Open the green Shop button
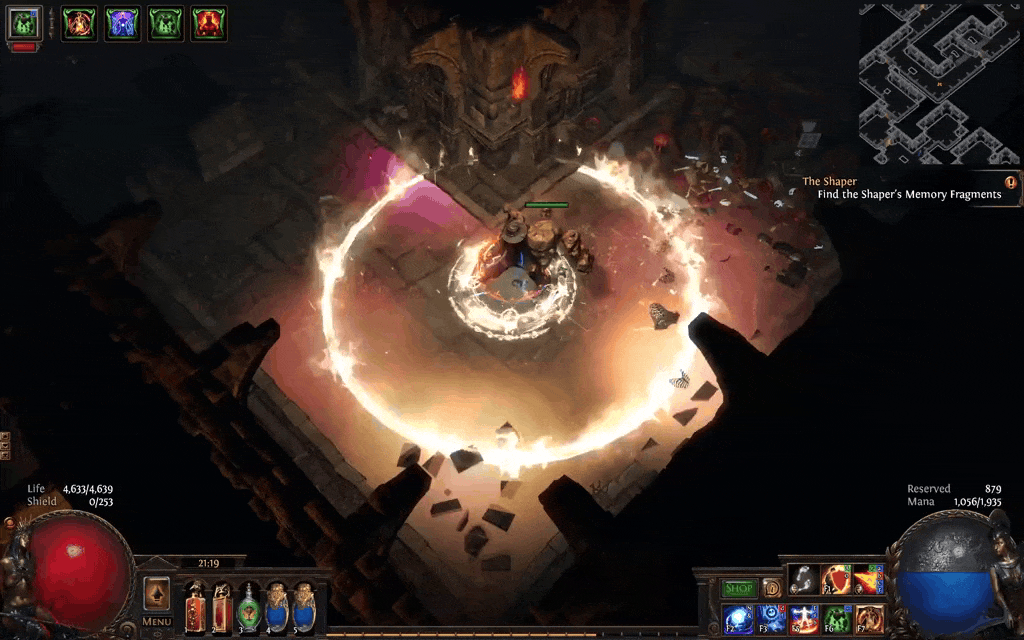Screen dimensions: 1024x640 point(739,588)
